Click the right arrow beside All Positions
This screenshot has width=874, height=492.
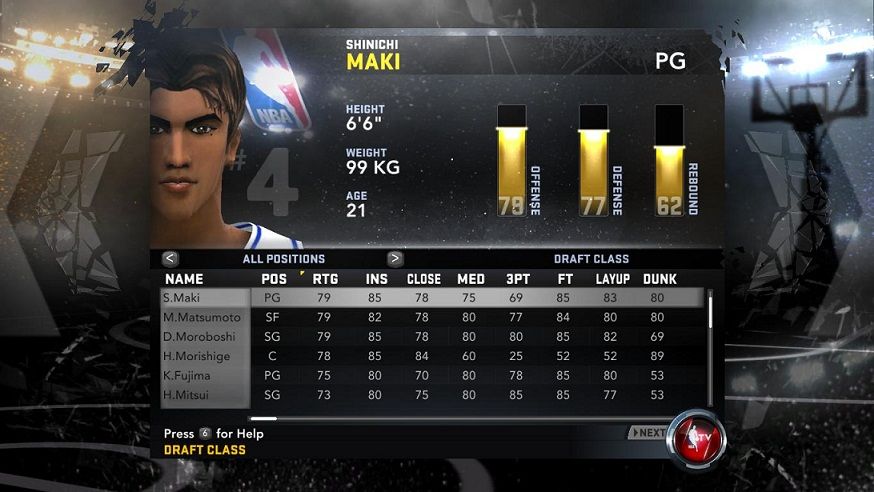pyautogui.click(x=395, y=258)
